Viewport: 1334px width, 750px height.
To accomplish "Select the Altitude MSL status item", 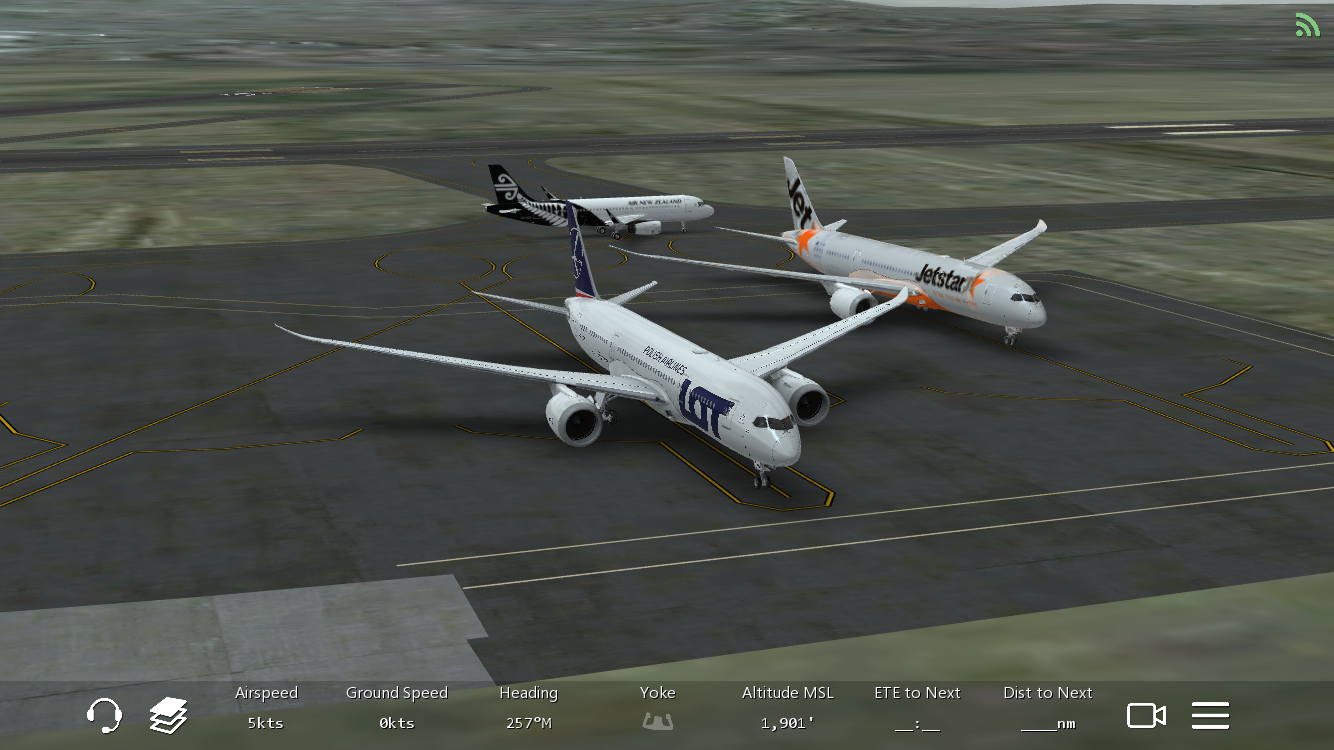I will pyautogui.click(x=787, y=708).
